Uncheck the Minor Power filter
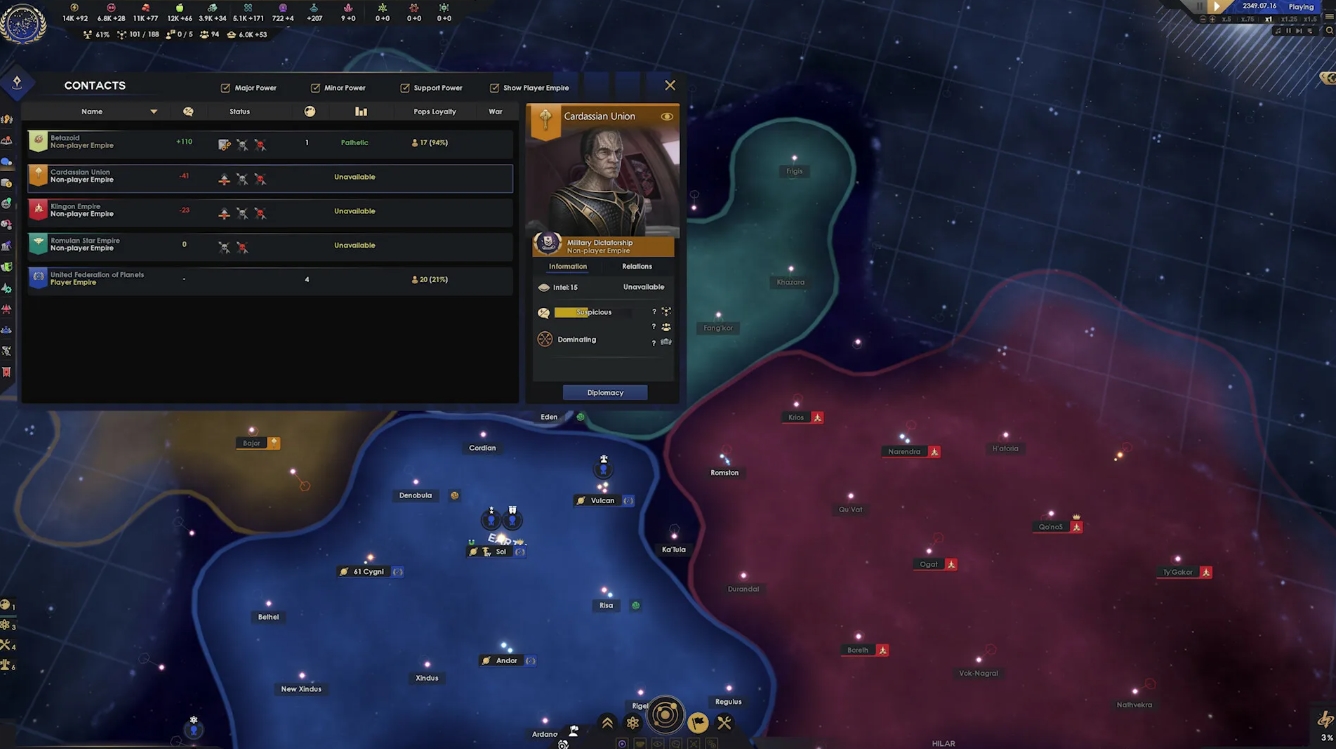The width and height of the screenshot is (1336, 749). [x=315, y=88]
